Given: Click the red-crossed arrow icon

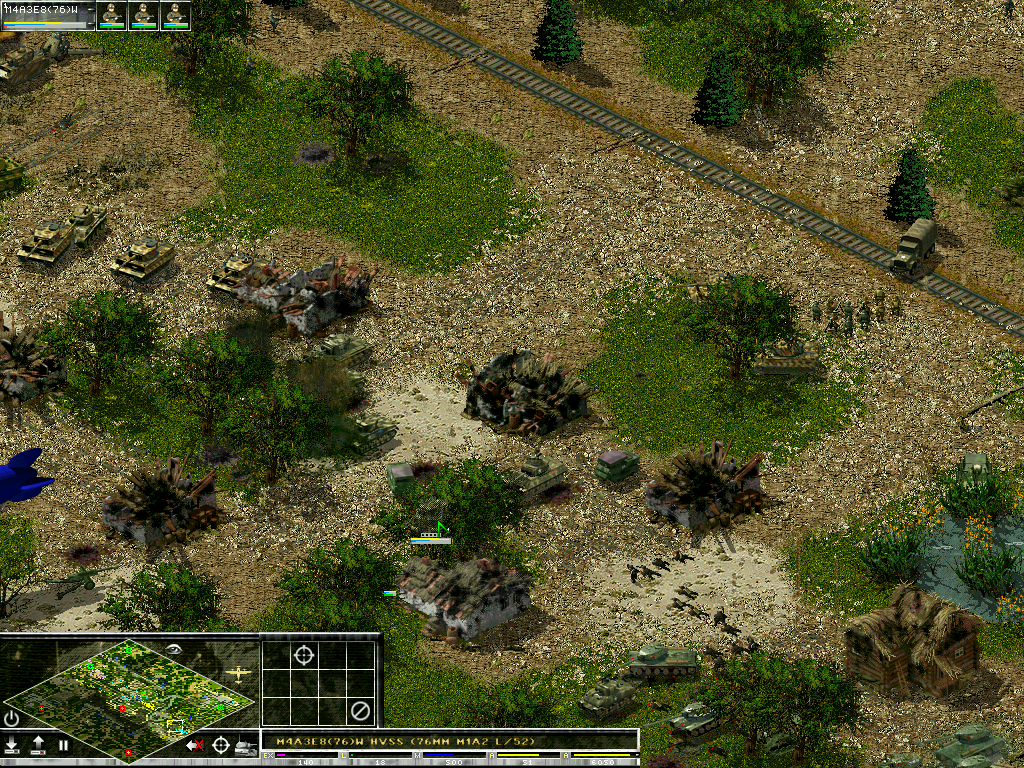Looking at the screenshot, I should tap(196, 745).
